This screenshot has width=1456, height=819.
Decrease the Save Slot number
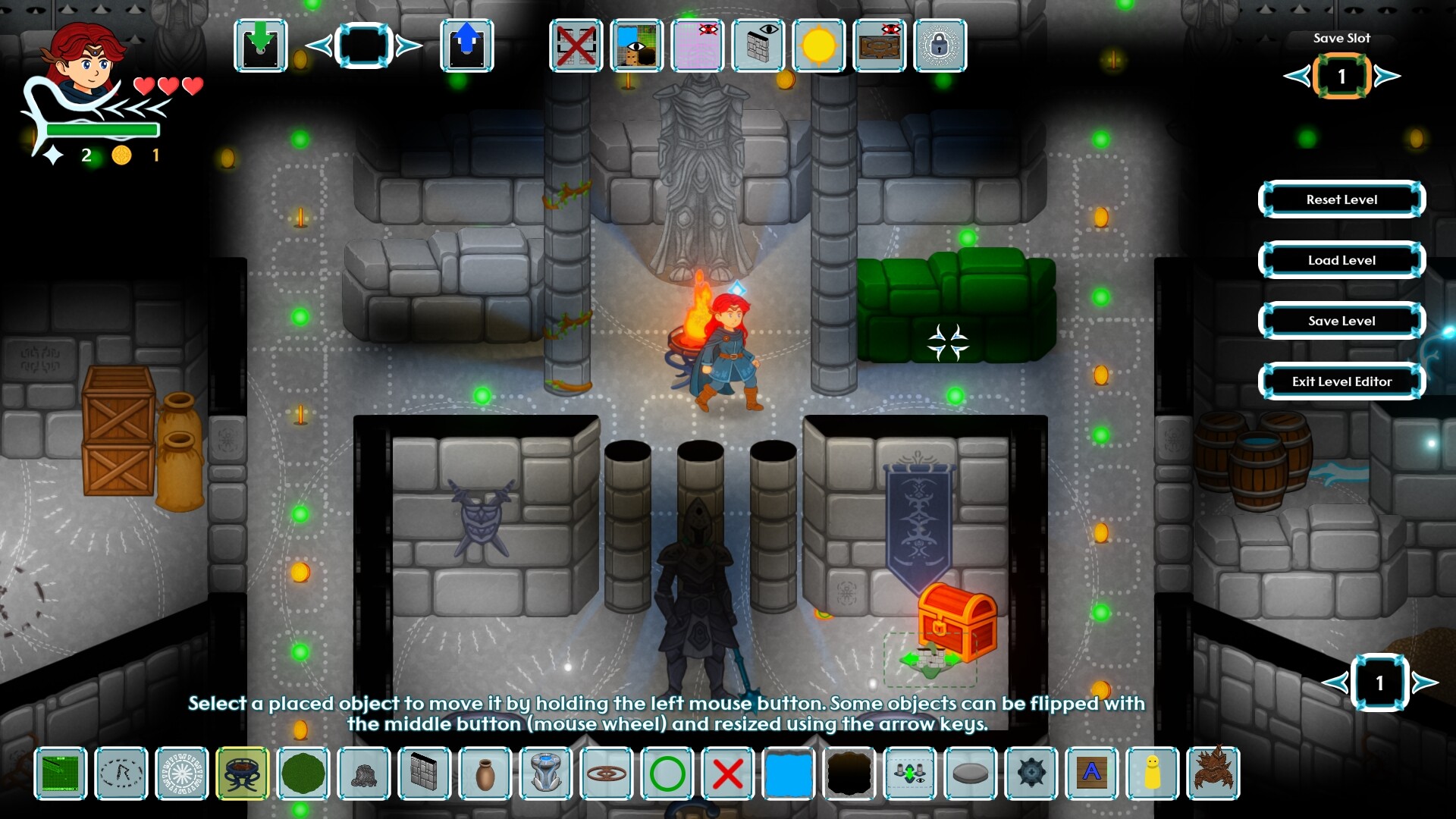point(1296,76)
